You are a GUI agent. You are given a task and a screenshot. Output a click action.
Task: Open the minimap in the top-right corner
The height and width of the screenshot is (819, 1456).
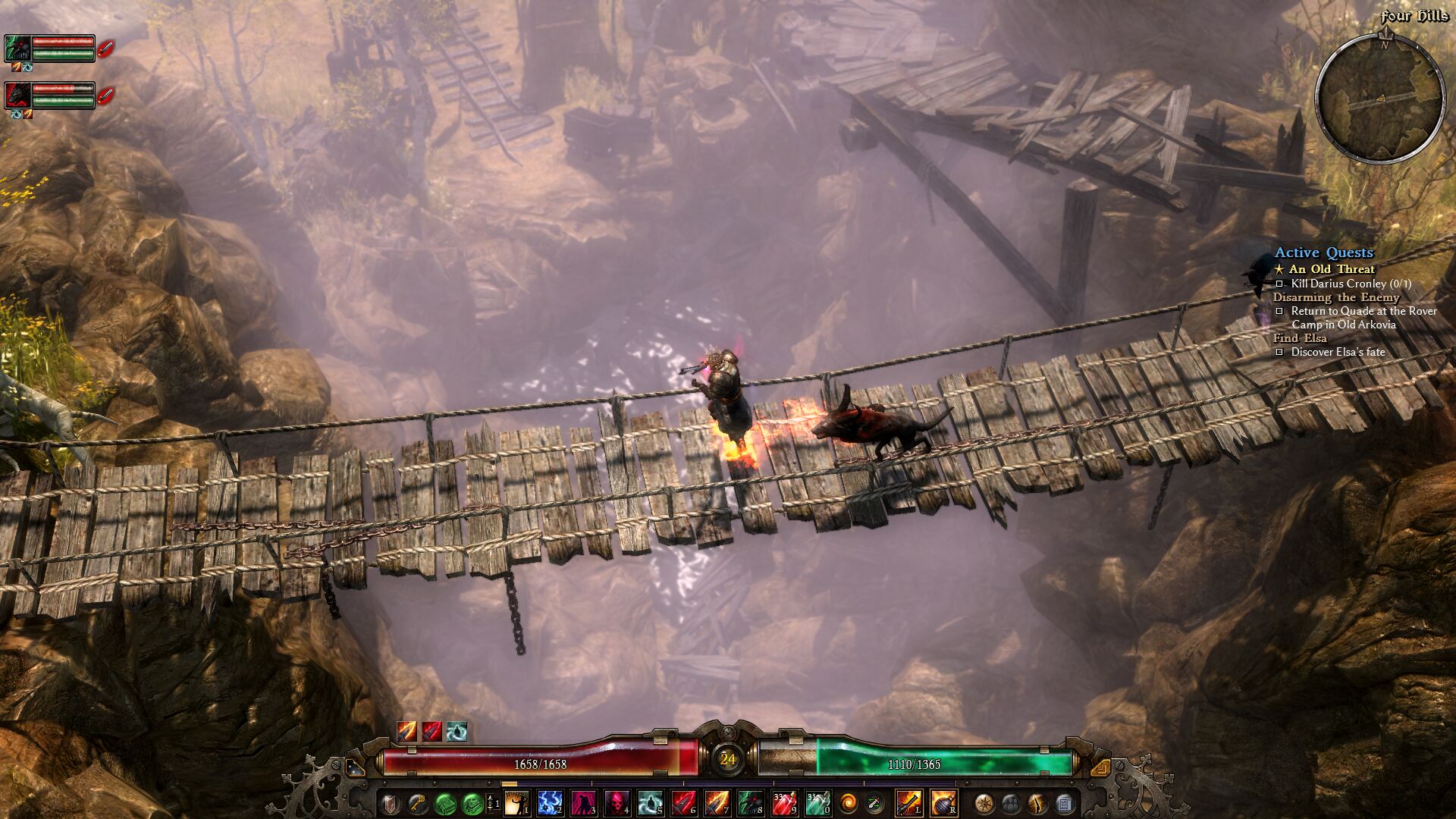[1379, 99]
